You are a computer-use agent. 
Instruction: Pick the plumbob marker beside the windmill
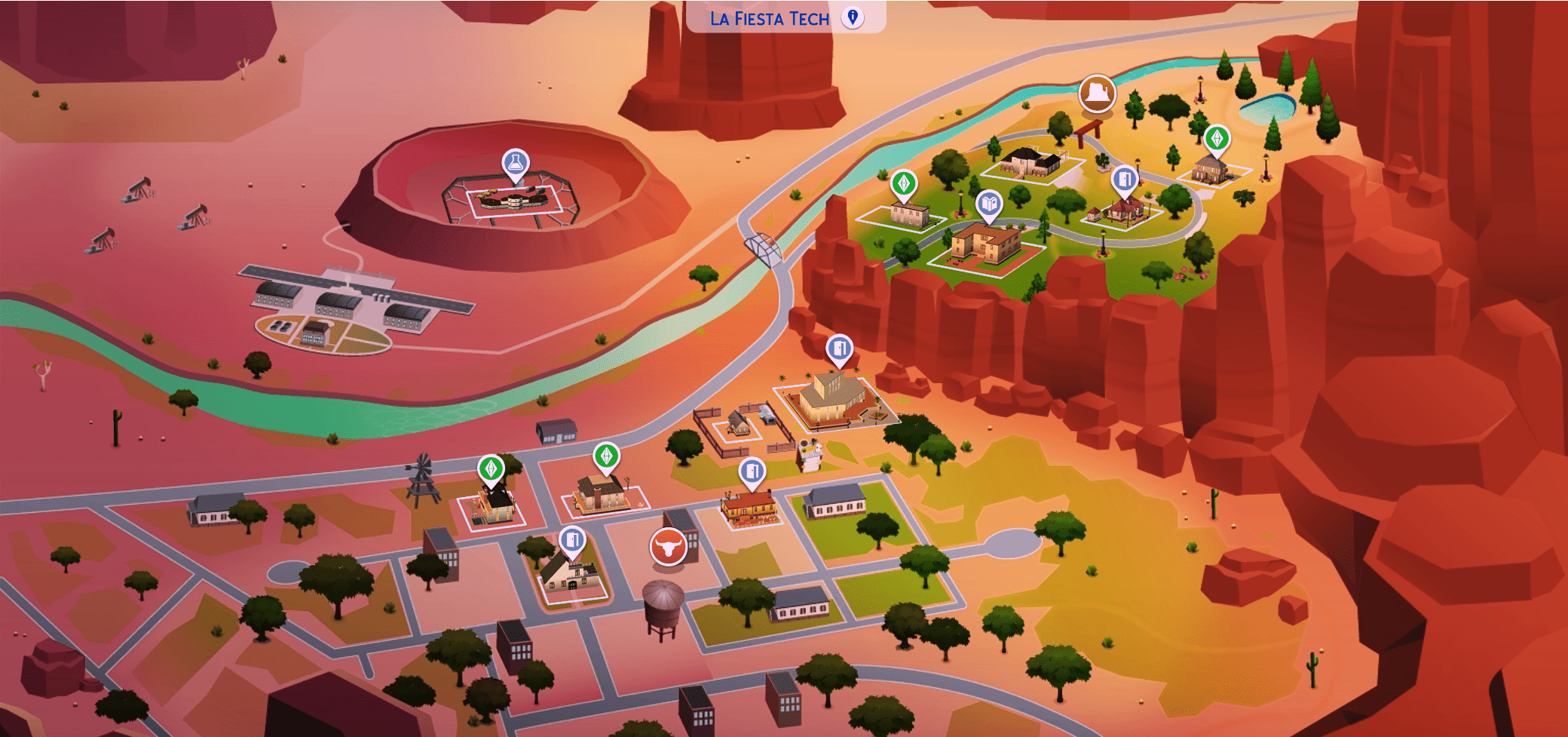(x=491, y=469)
